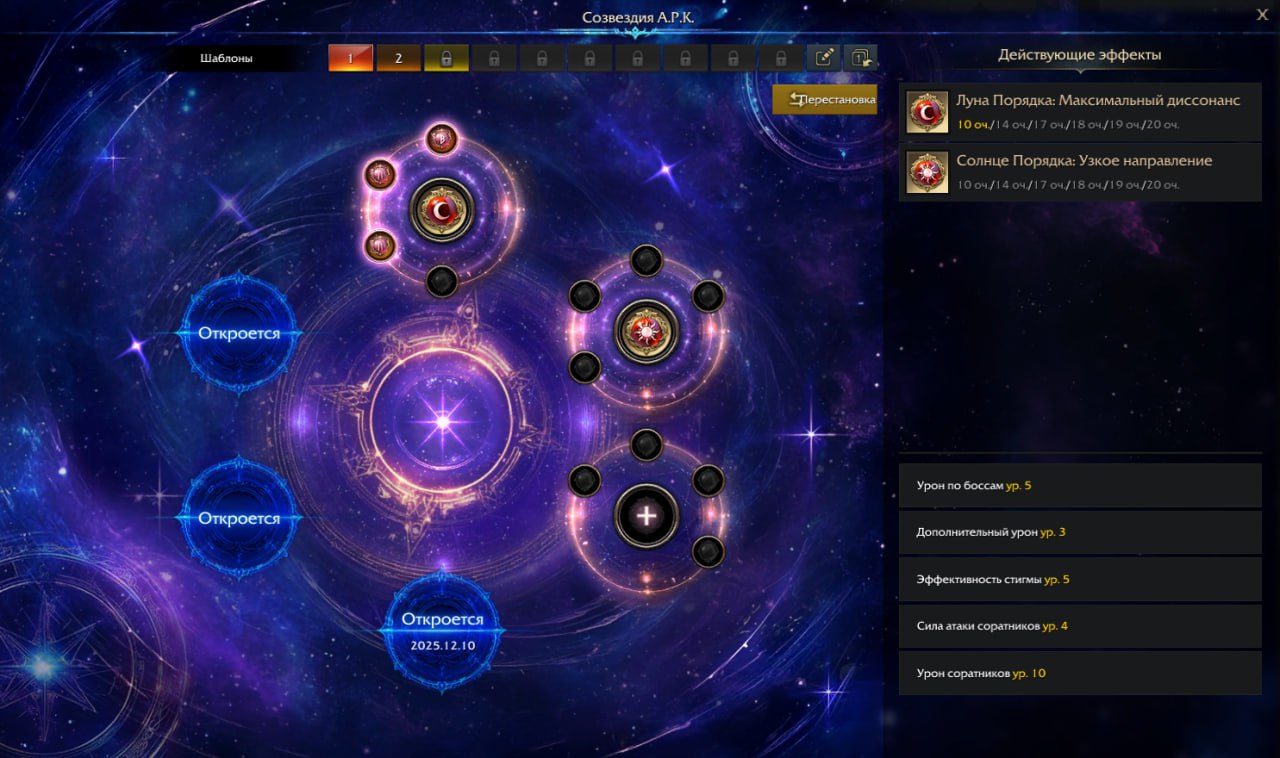Open the red sun core slot
1280x758 pixels.
(x=646, y=332)
